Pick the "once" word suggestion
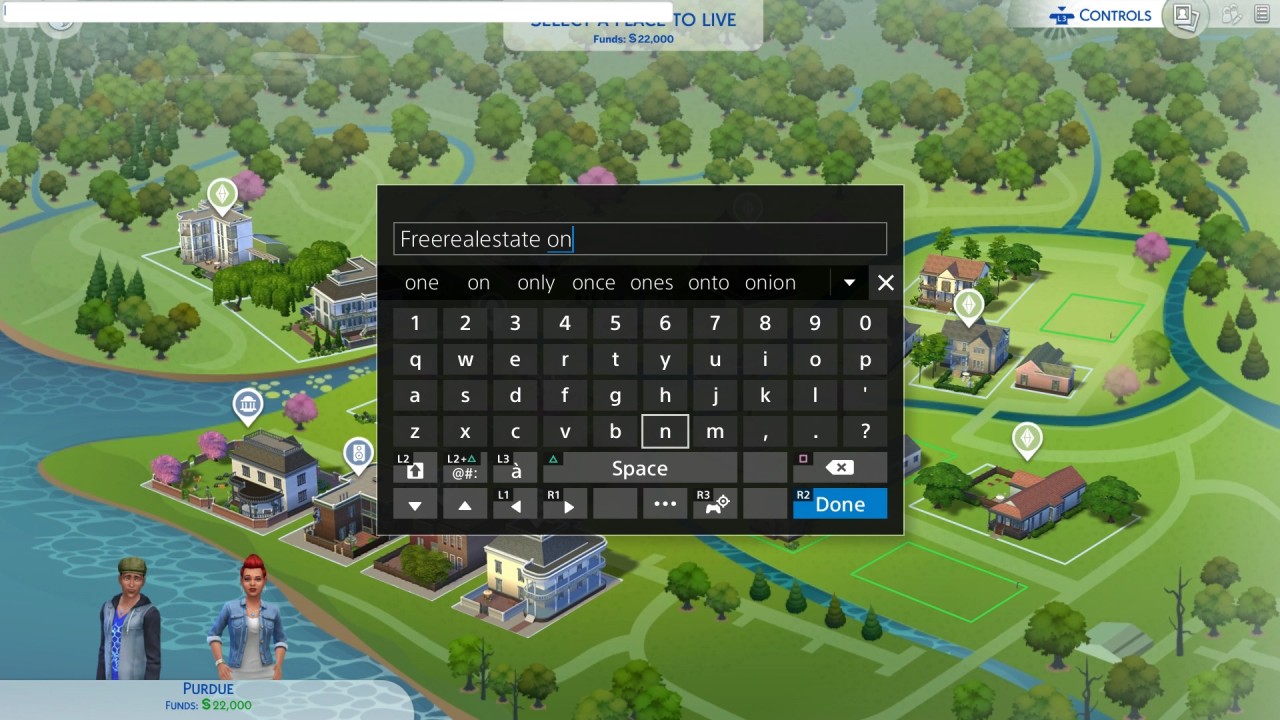Image resolution: width=1280 pixels, height=720 pixels. pyautogui.click(x=593, y=283)
